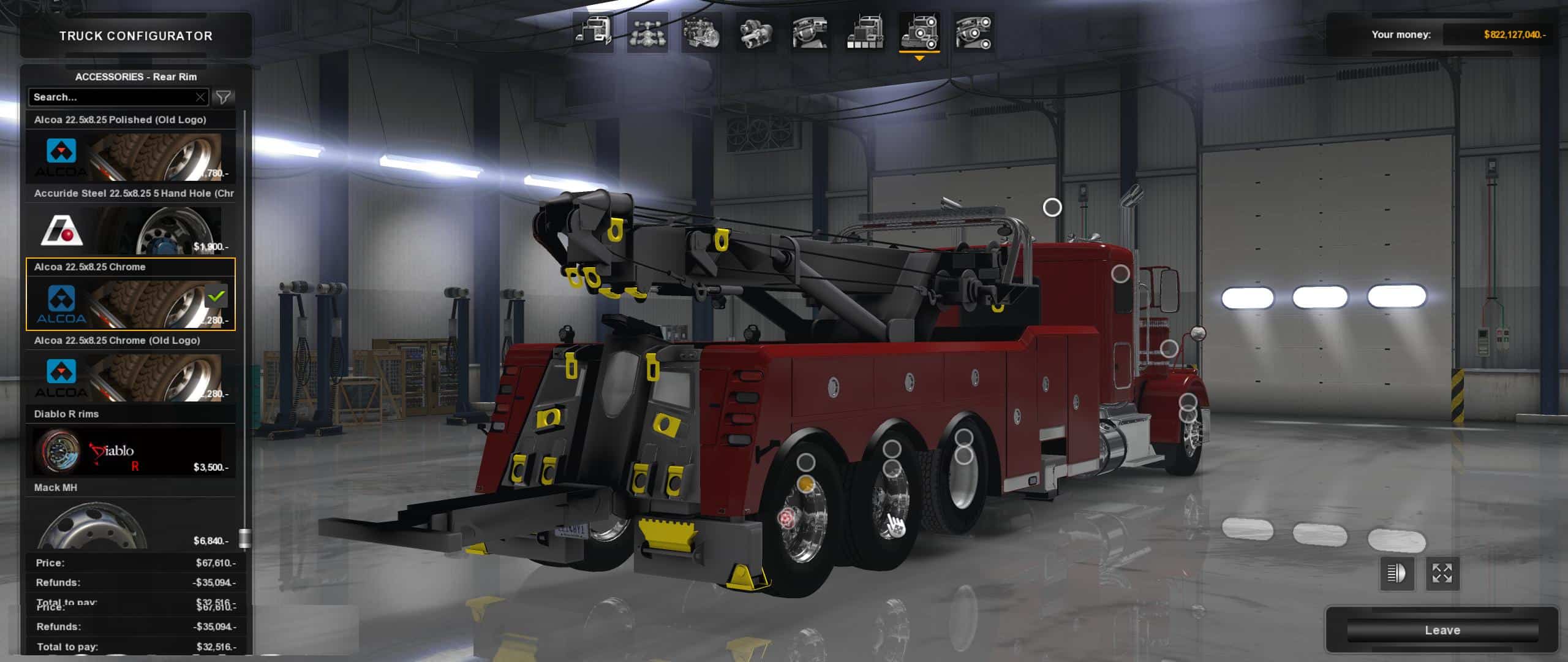Viewport: 1568px width, 662px height.
Task: Open the search filter options
Action: [x=224, y=97]
